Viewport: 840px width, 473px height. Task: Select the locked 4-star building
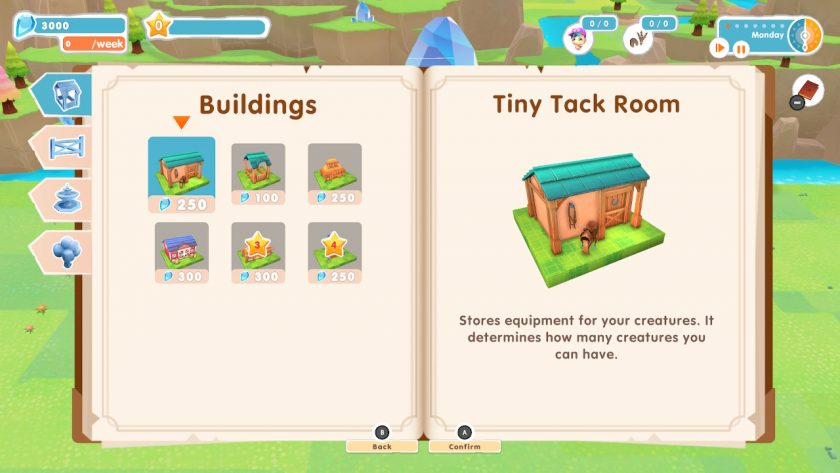[334, 252]
